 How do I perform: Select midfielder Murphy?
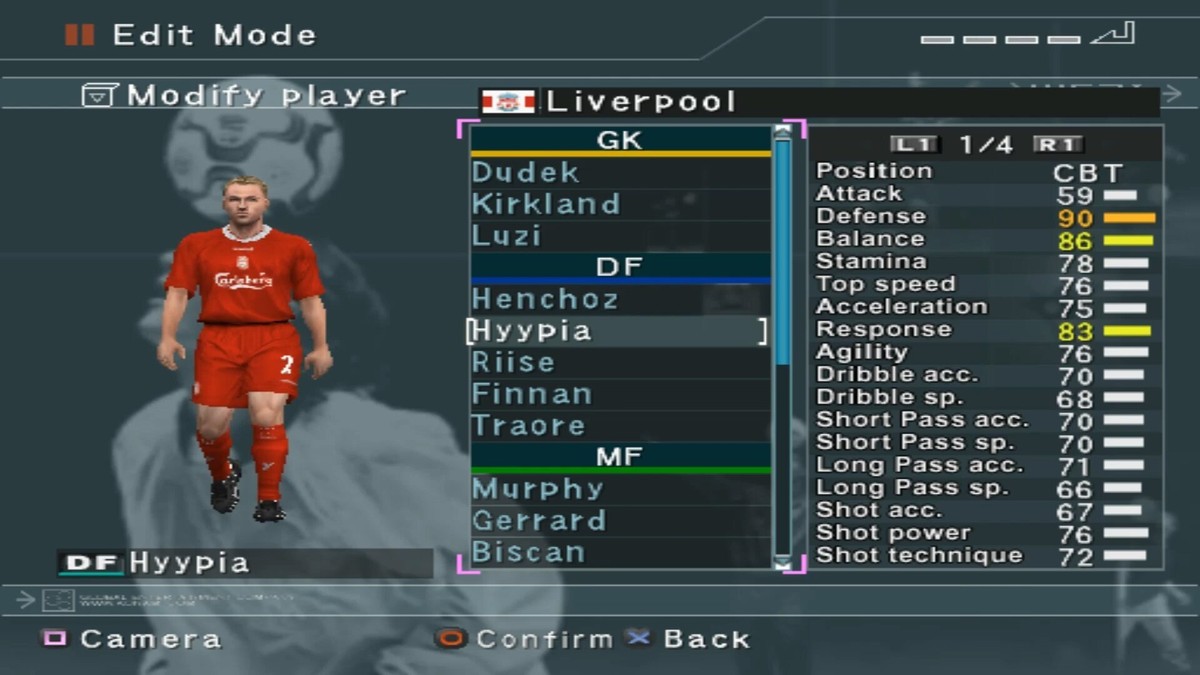(537, 489)
